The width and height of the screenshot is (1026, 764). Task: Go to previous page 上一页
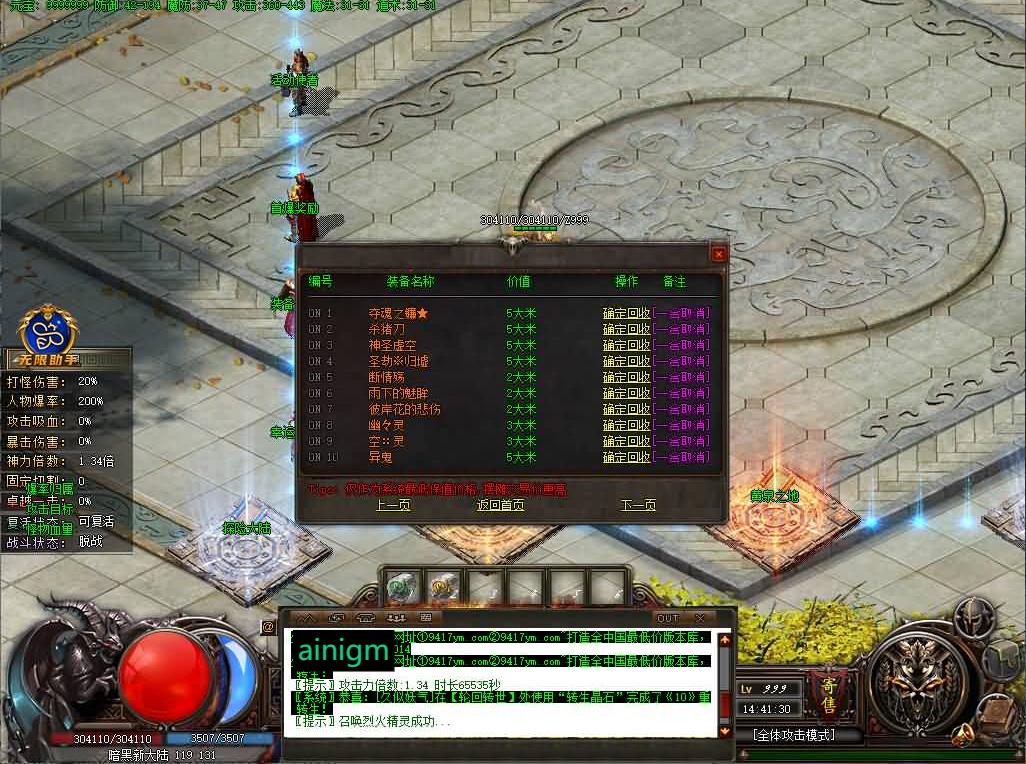point(393,505)
